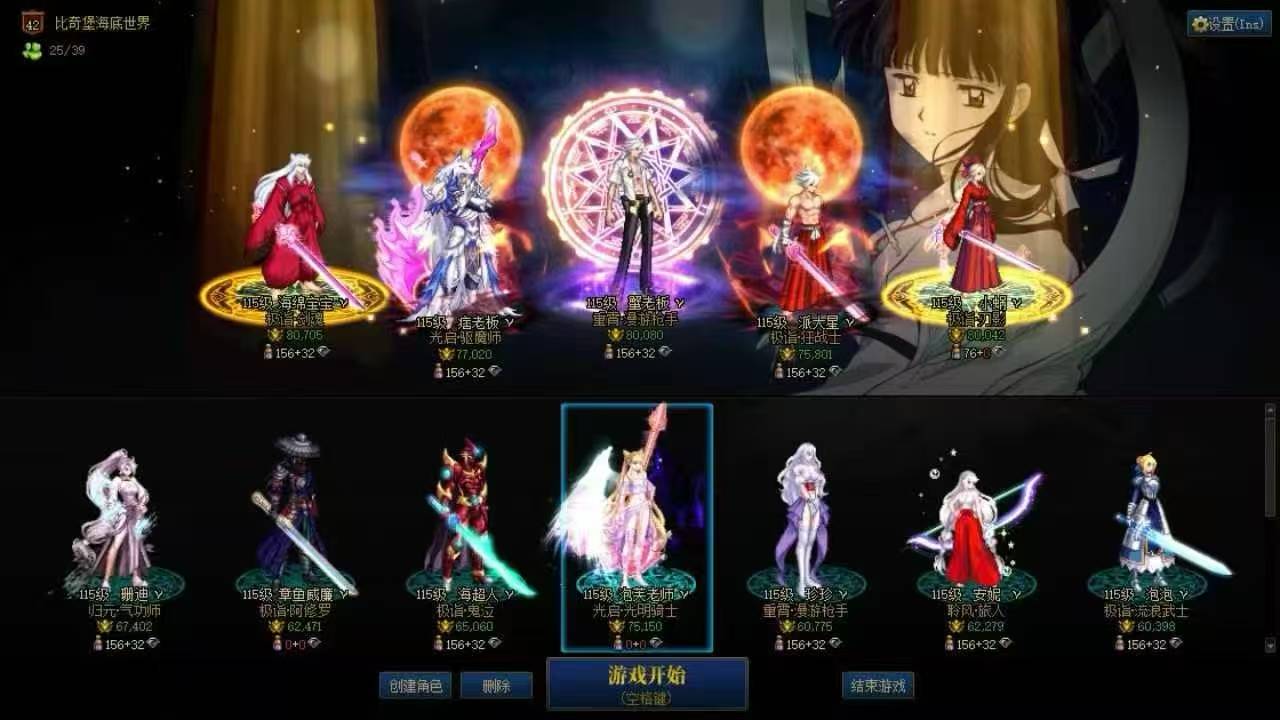Screen dimensions: 1280x720
Task: Click the gem icon beside 派大星's fatigue count
Action: click(838, 371)
